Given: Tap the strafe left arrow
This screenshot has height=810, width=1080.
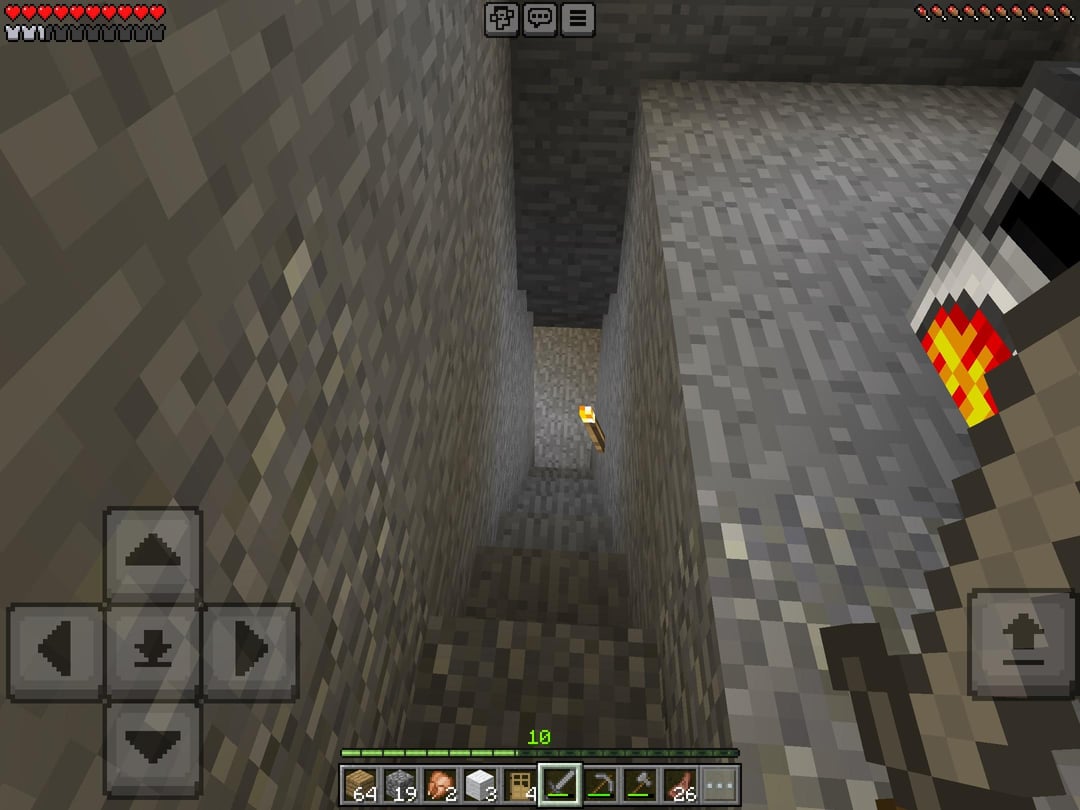Looking at the screenshot, I should click(x=56, y=651).
